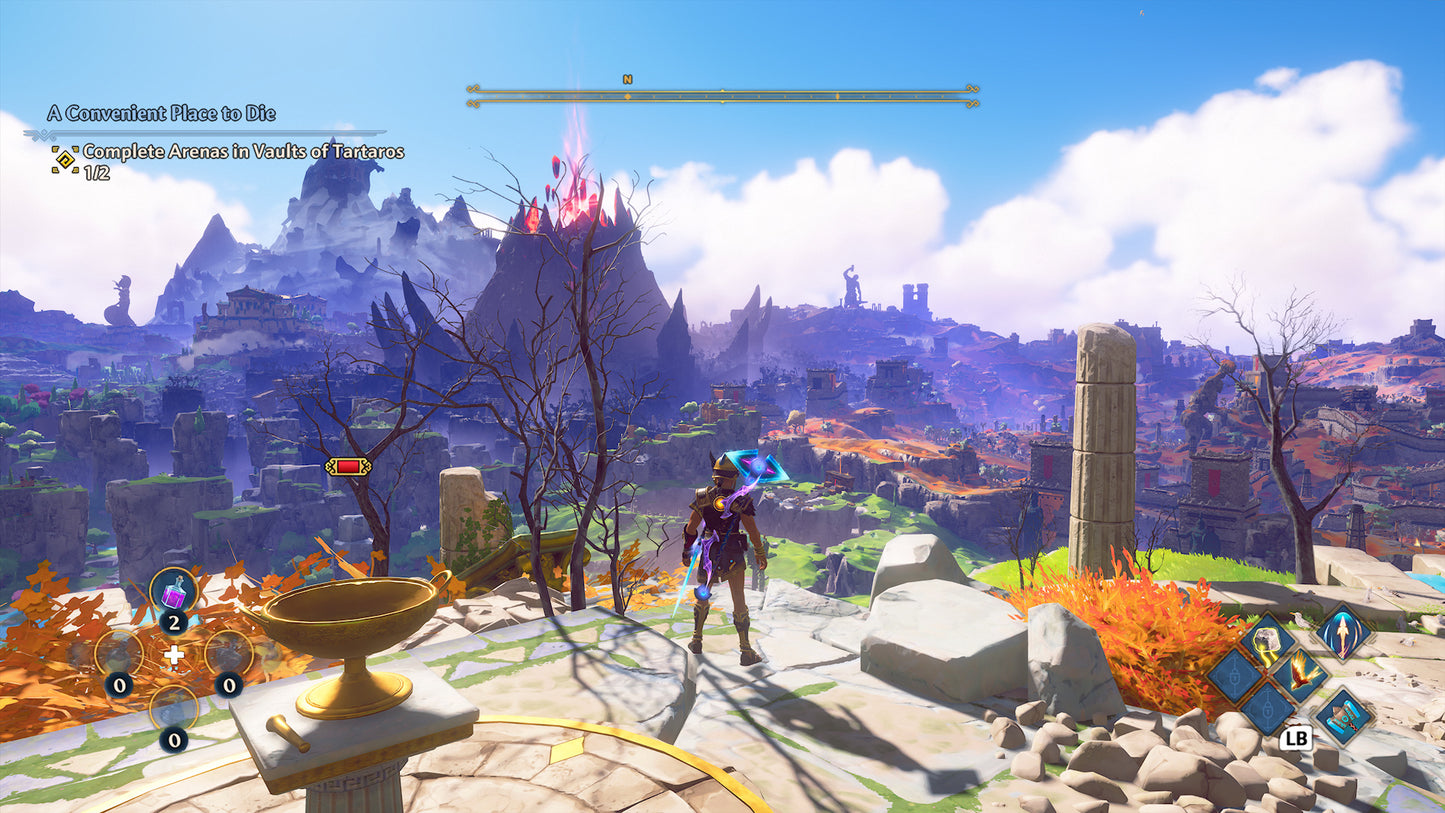Use the purple potion with count 2
This screenshot has height=813, width=1445.
173,592
